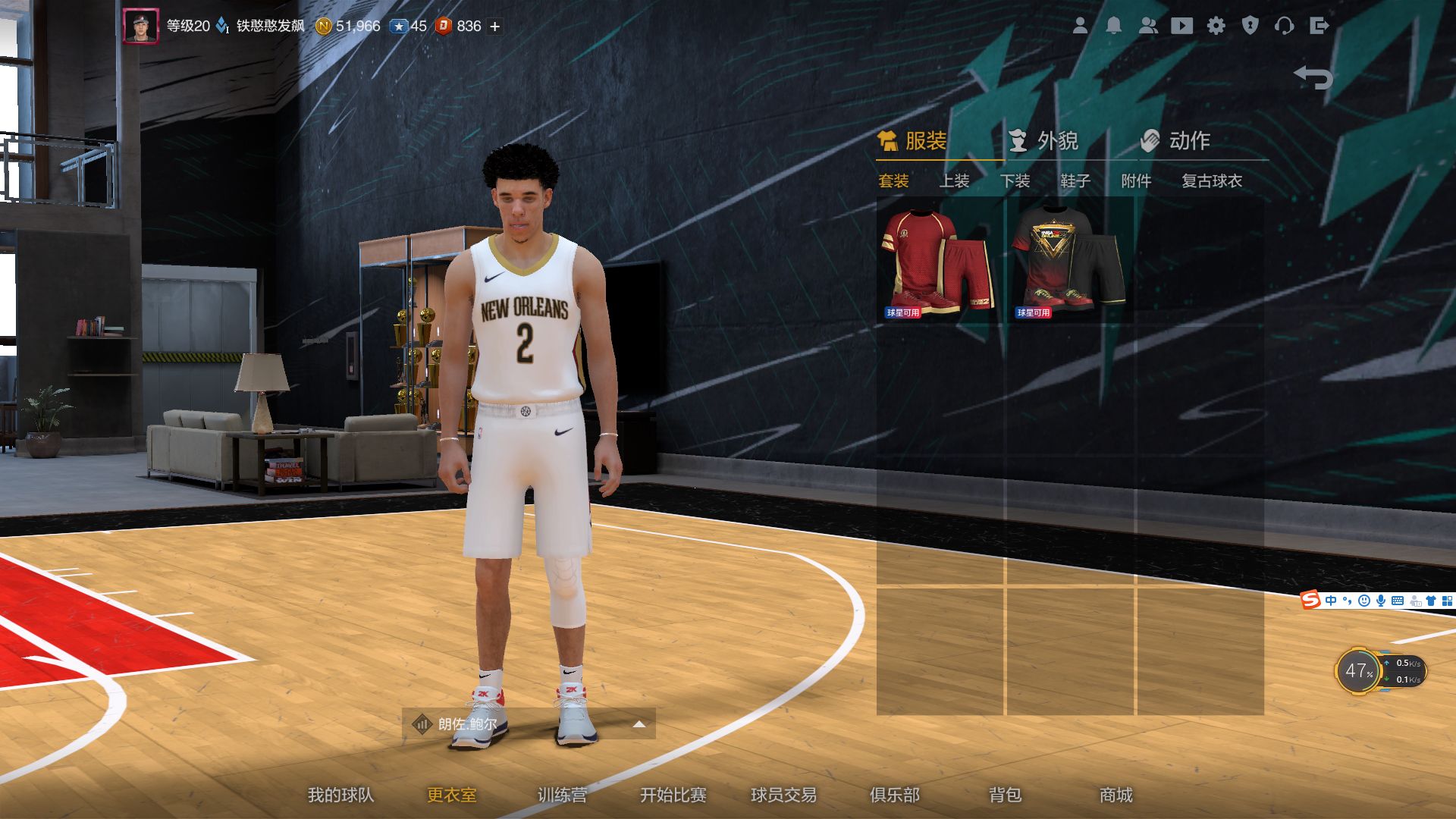Enable voice input on the Sogou bar

(x=1380, y=601)
